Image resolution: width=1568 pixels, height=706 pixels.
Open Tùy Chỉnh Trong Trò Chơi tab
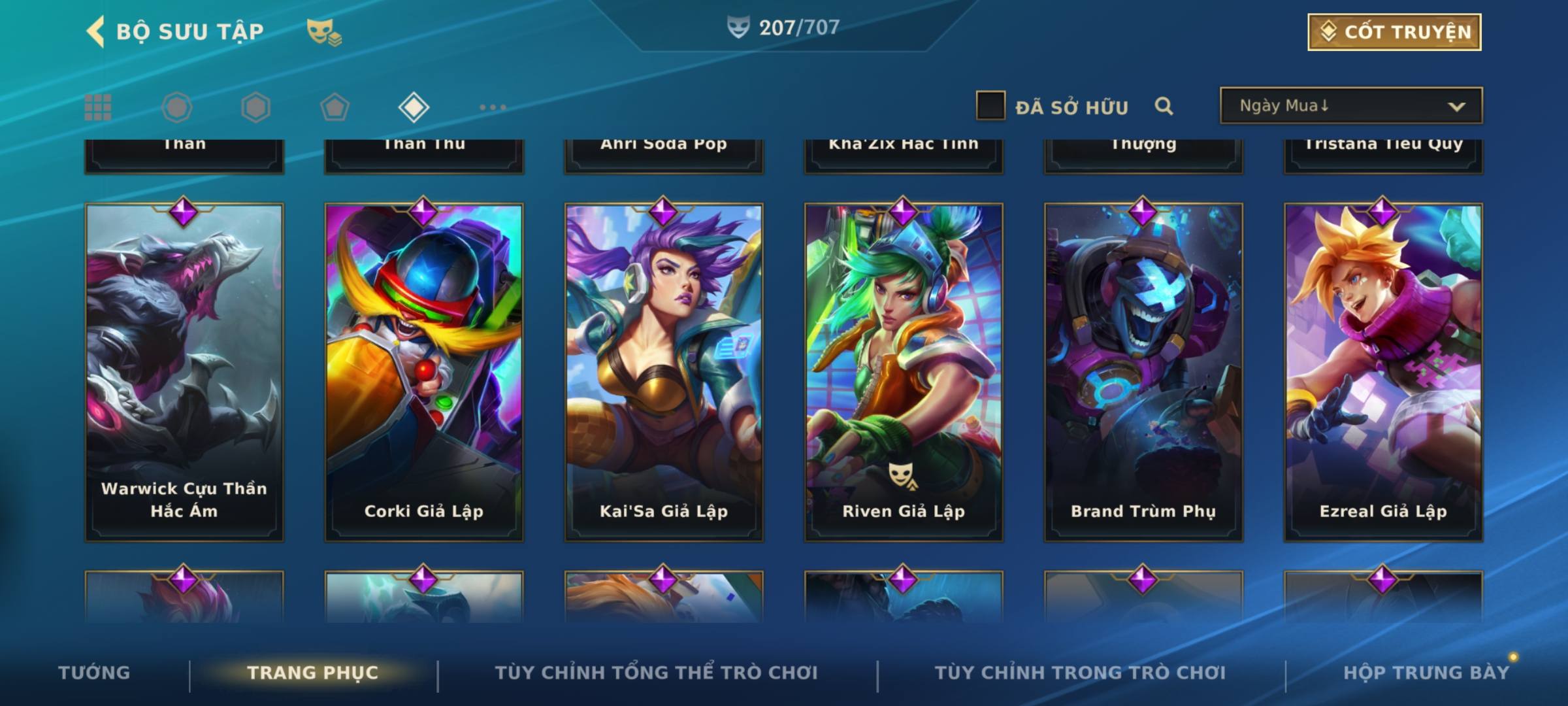click(1080, 673)
